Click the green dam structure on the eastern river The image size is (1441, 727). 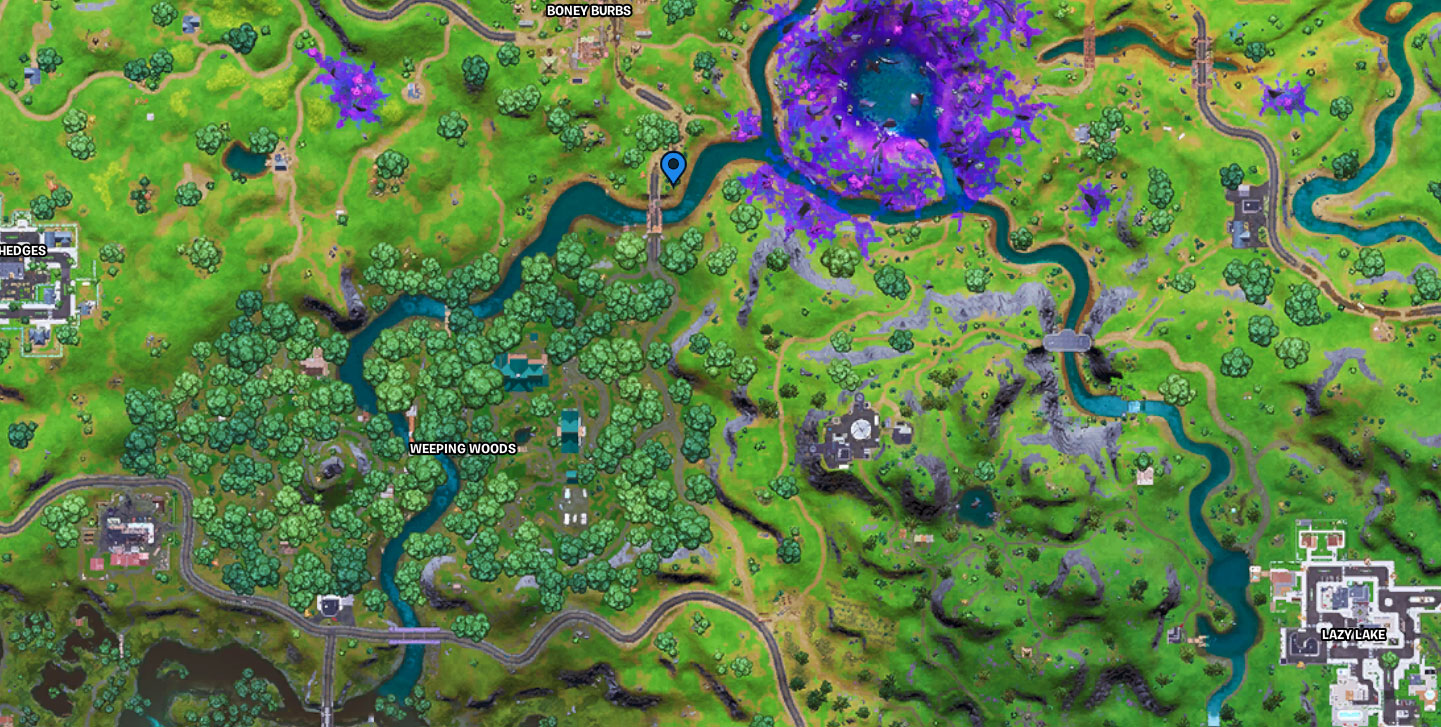pos(1133,407)
